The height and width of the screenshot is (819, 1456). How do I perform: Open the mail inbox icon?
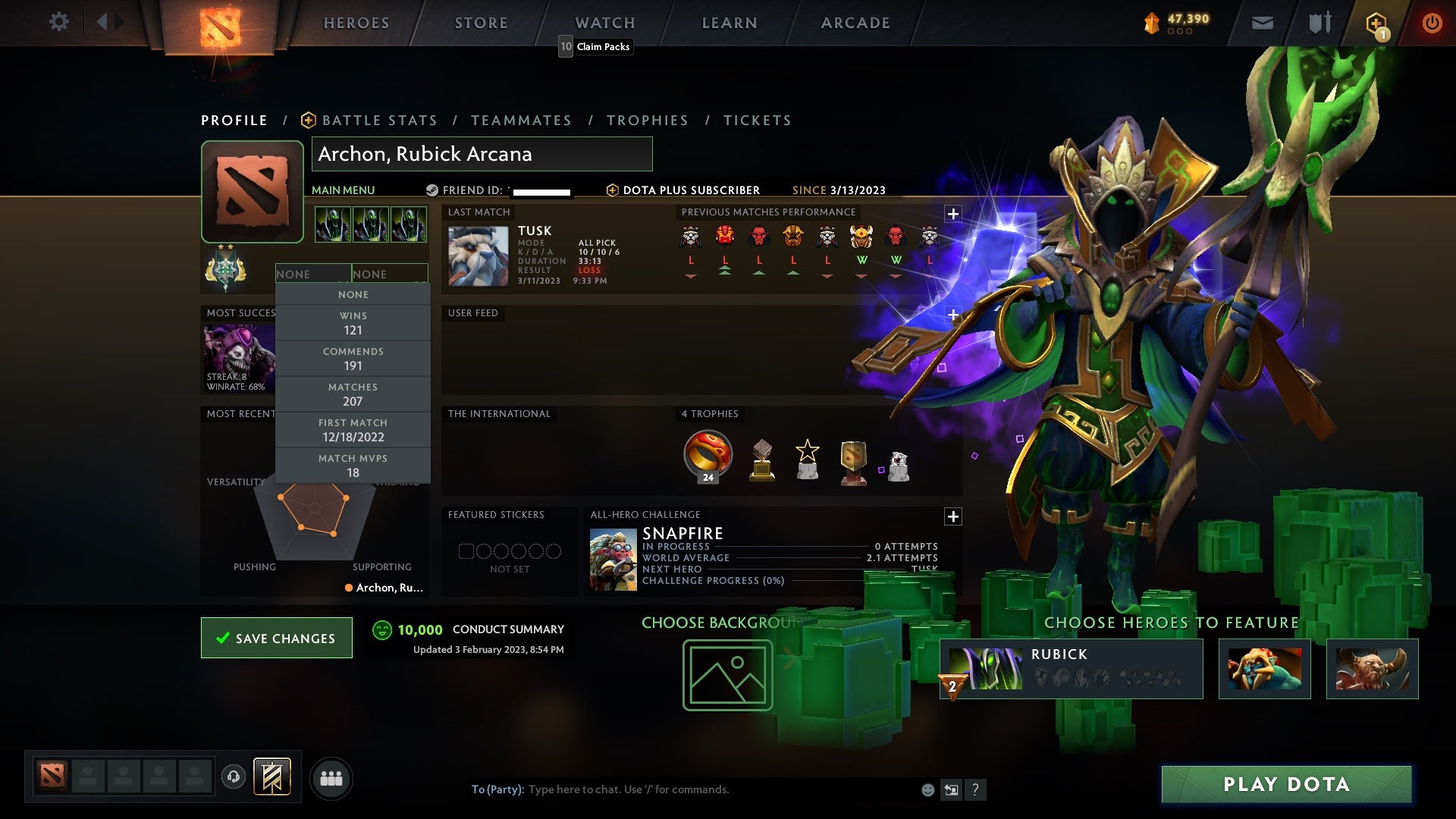click(1261, 22)
